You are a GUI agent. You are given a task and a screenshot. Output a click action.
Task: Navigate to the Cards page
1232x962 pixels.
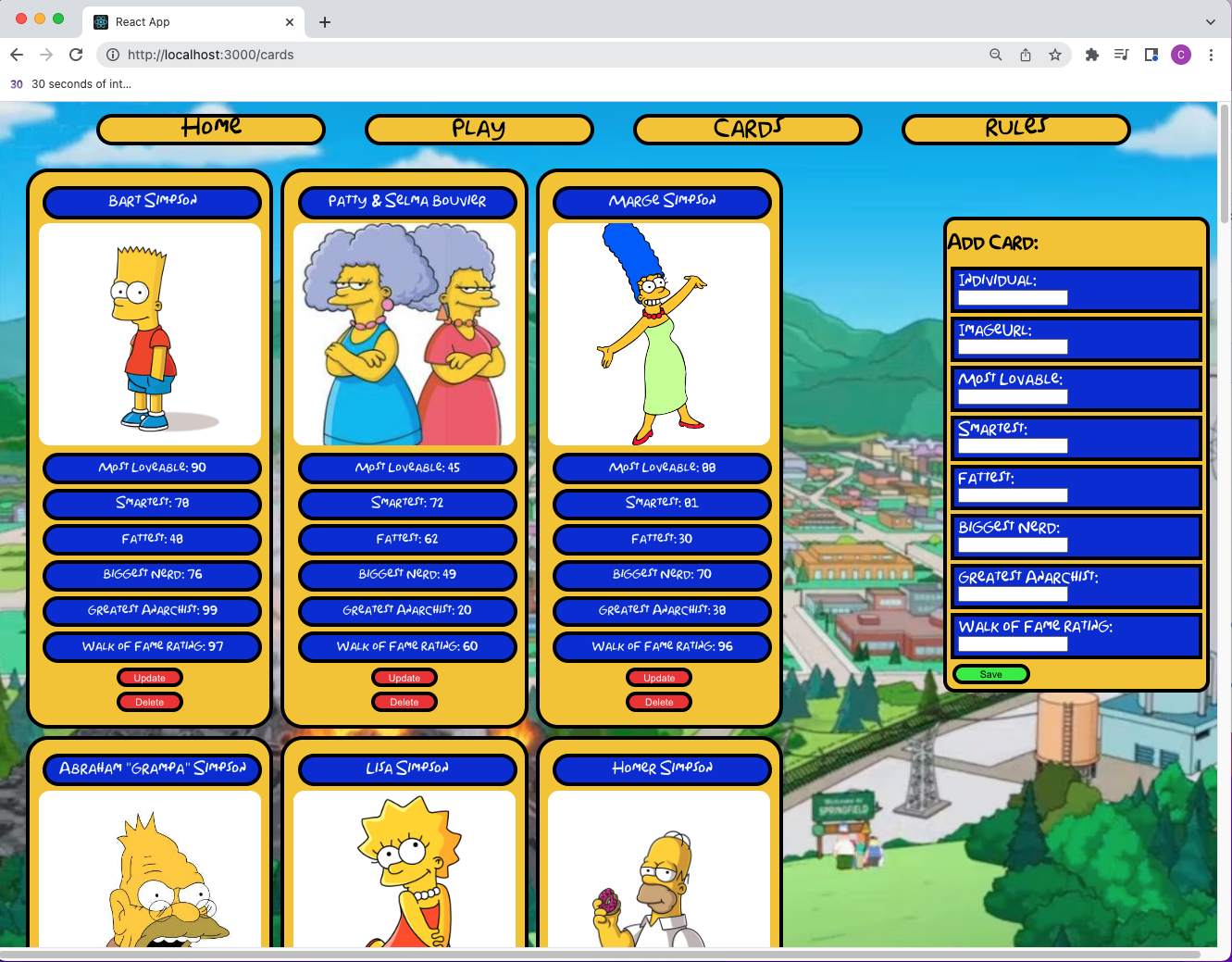747,130
